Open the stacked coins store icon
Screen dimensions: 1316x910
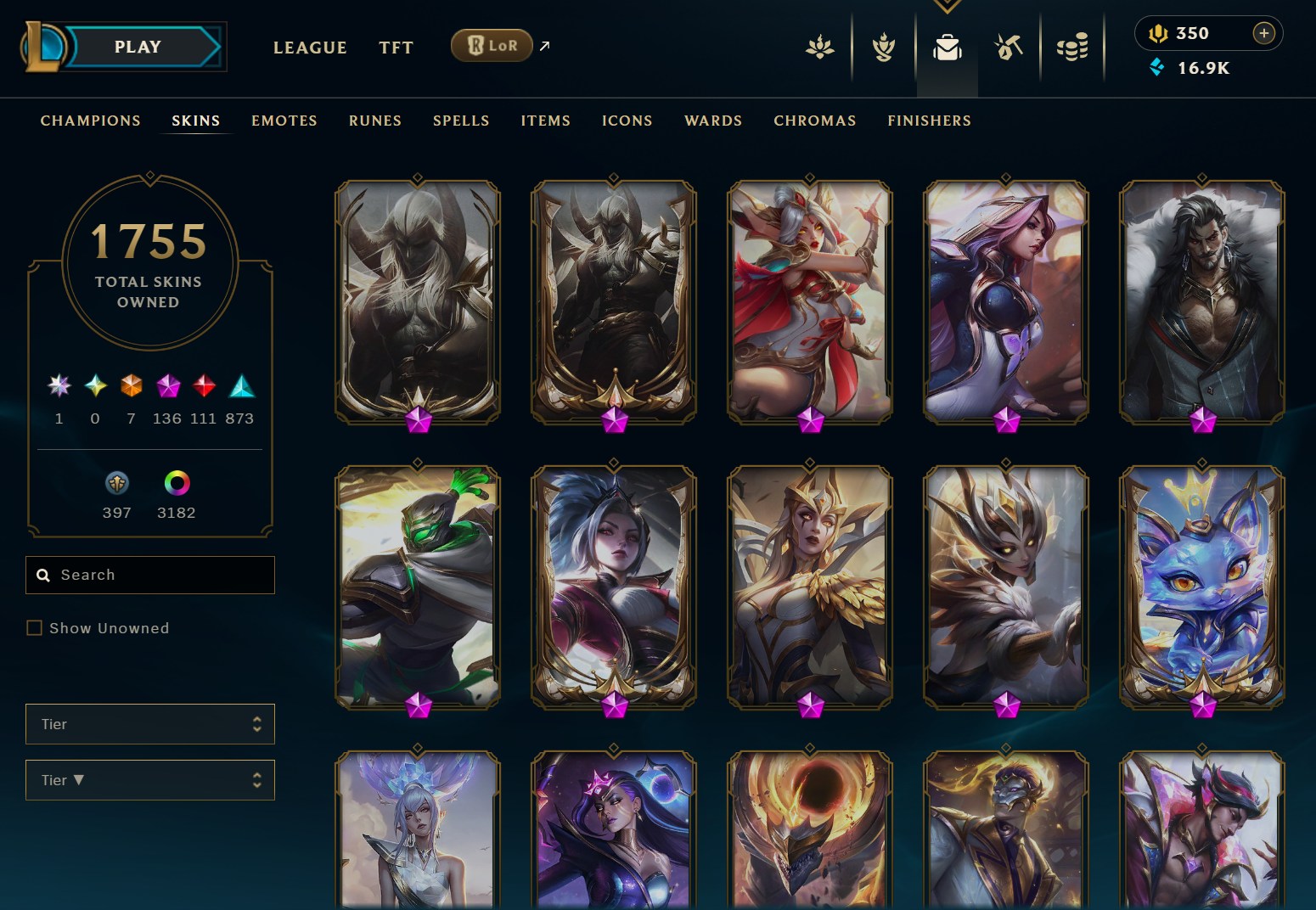coord(1072,48)
